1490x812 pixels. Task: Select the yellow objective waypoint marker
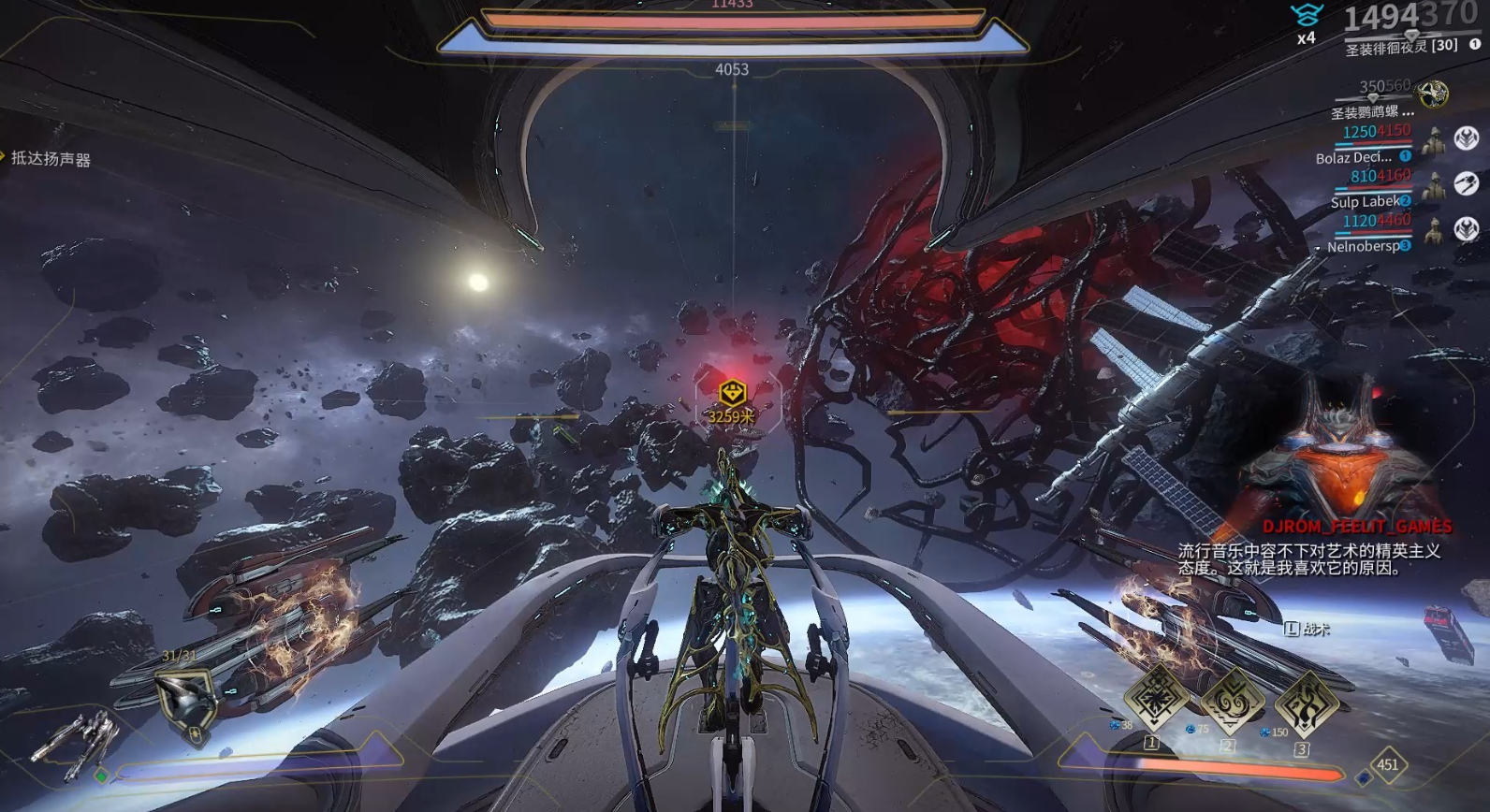(732, 394)
